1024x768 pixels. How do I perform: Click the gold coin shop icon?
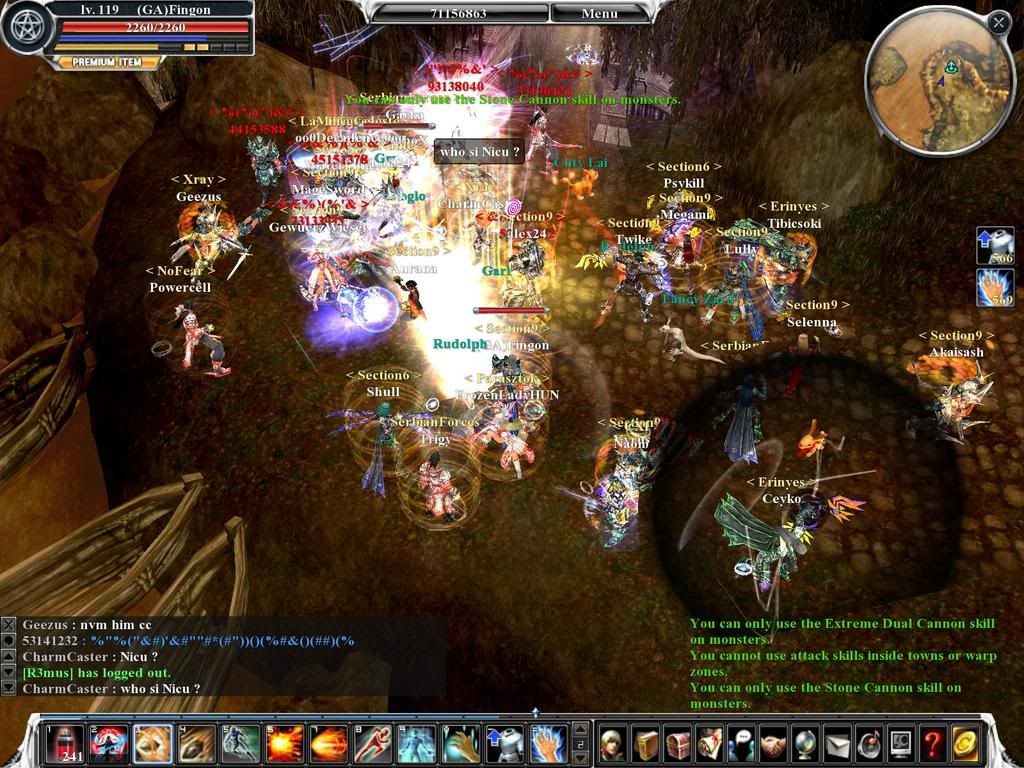point(964,743)
